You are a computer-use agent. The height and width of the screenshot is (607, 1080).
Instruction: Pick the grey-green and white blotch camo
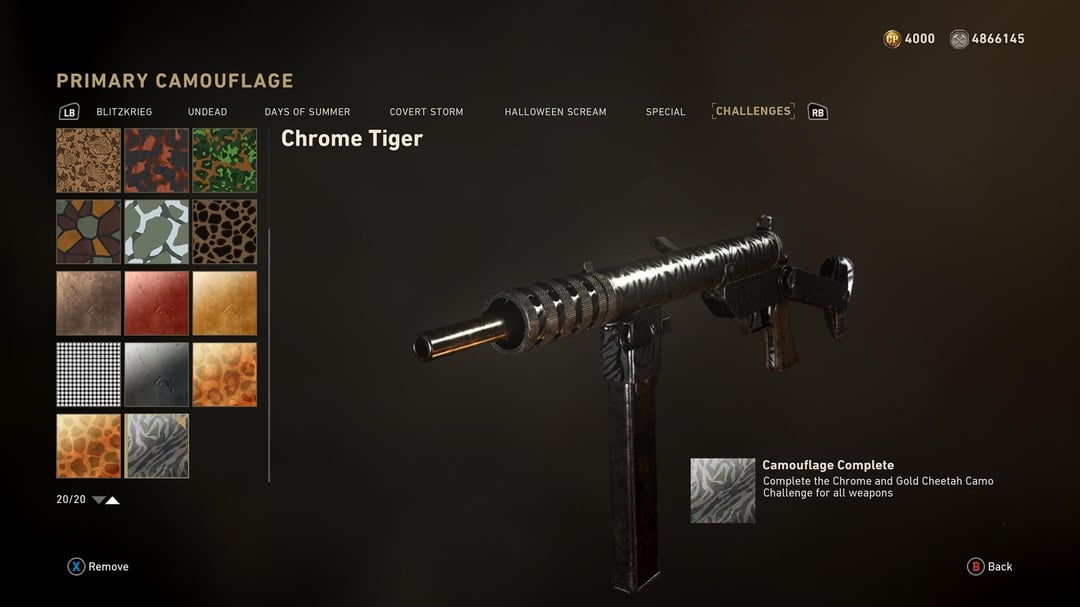[156, 231]
